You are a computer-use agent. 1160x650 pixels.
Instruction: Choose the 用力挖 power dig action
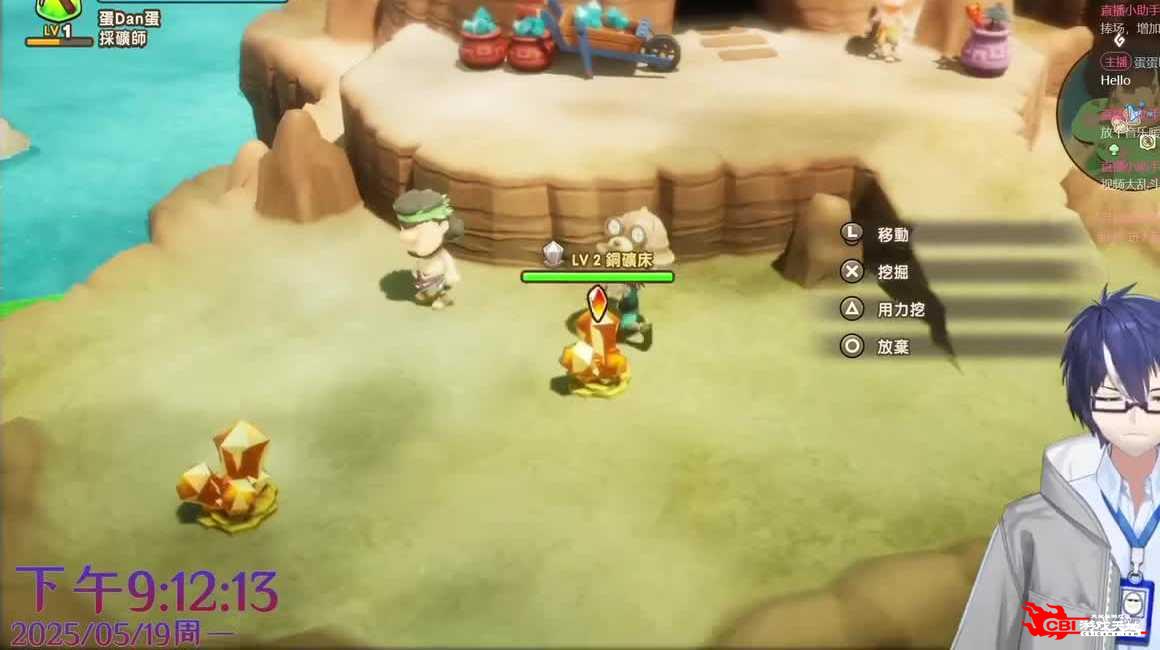900,310
